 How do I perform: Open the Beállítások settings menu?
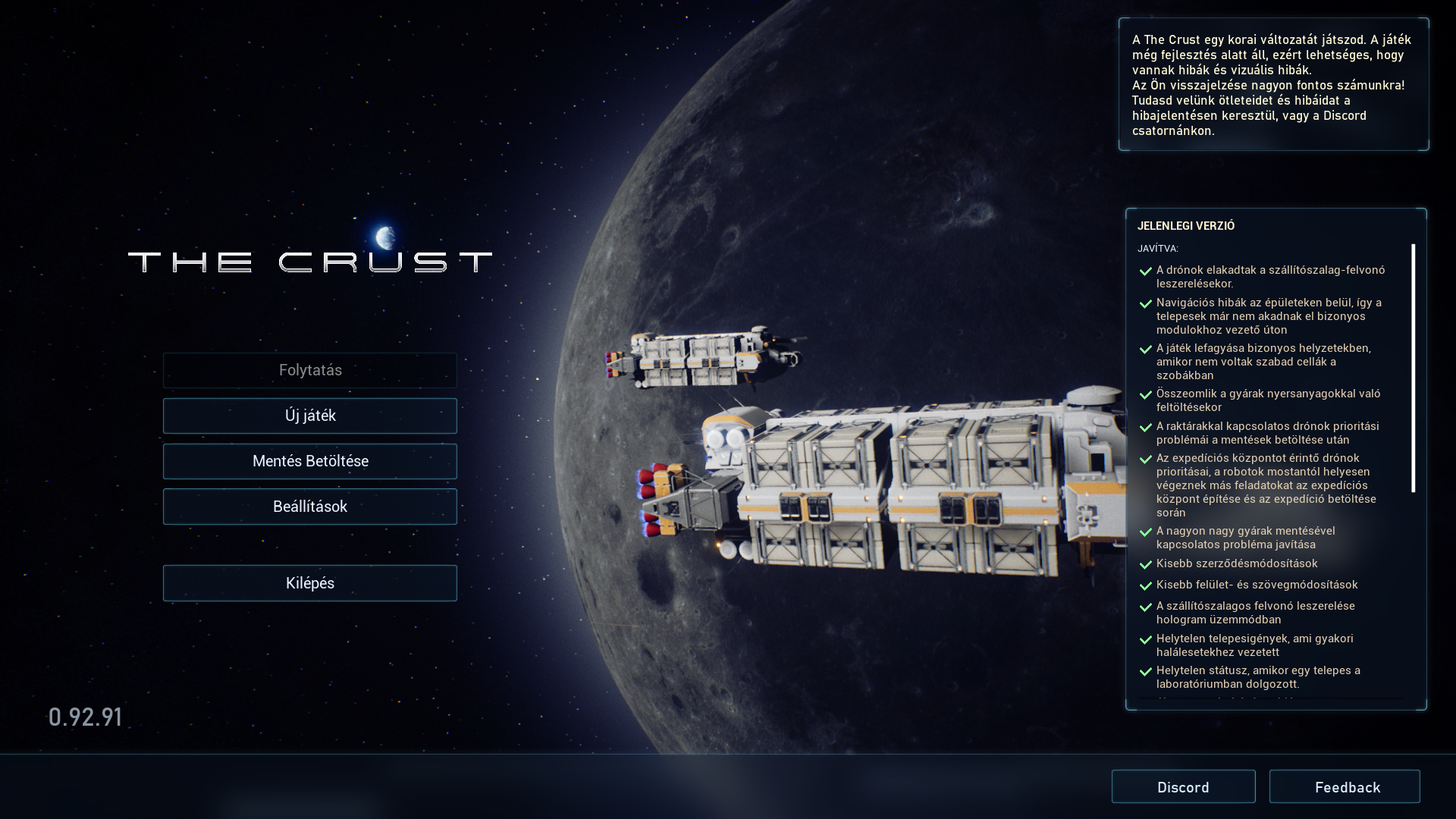coord(310,507)
